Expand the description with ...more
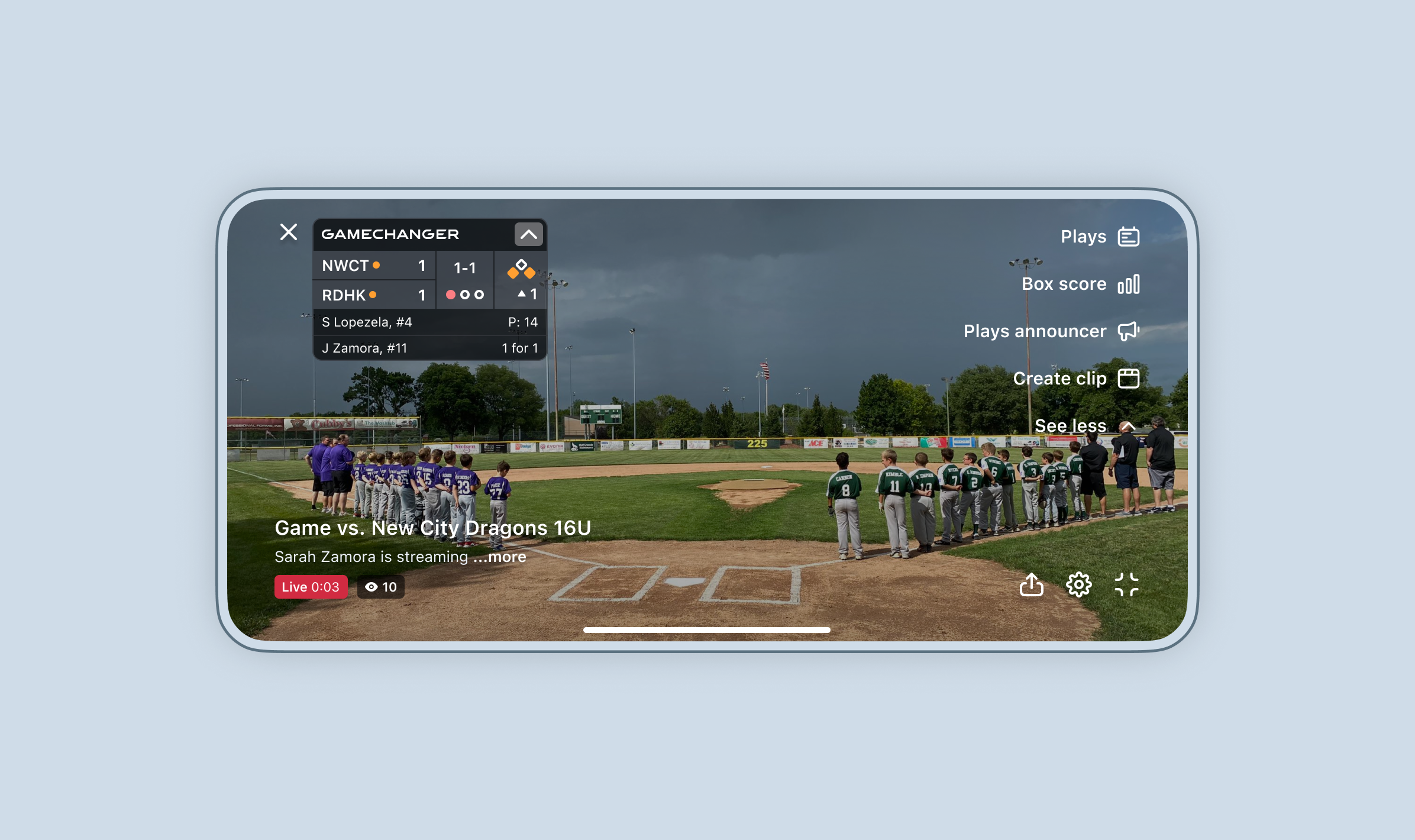This screenshot has width=1415, height=840. click(506, 557)
